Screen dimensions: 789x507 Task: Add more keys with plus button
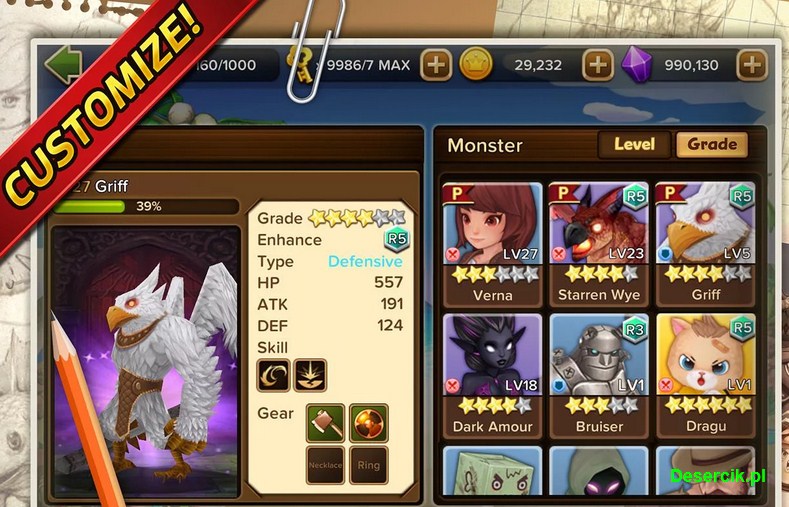(x=436, y=66)
